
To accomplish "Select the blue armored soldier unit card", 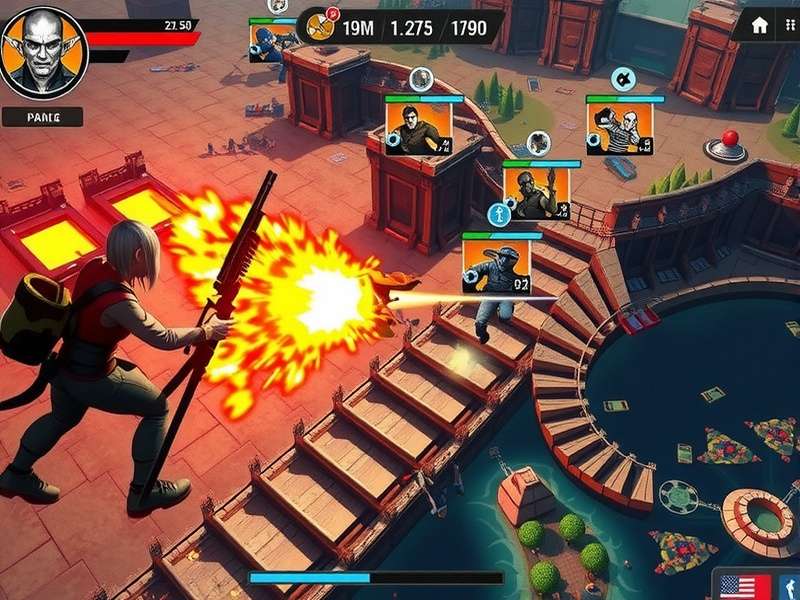I will [272, 42].
